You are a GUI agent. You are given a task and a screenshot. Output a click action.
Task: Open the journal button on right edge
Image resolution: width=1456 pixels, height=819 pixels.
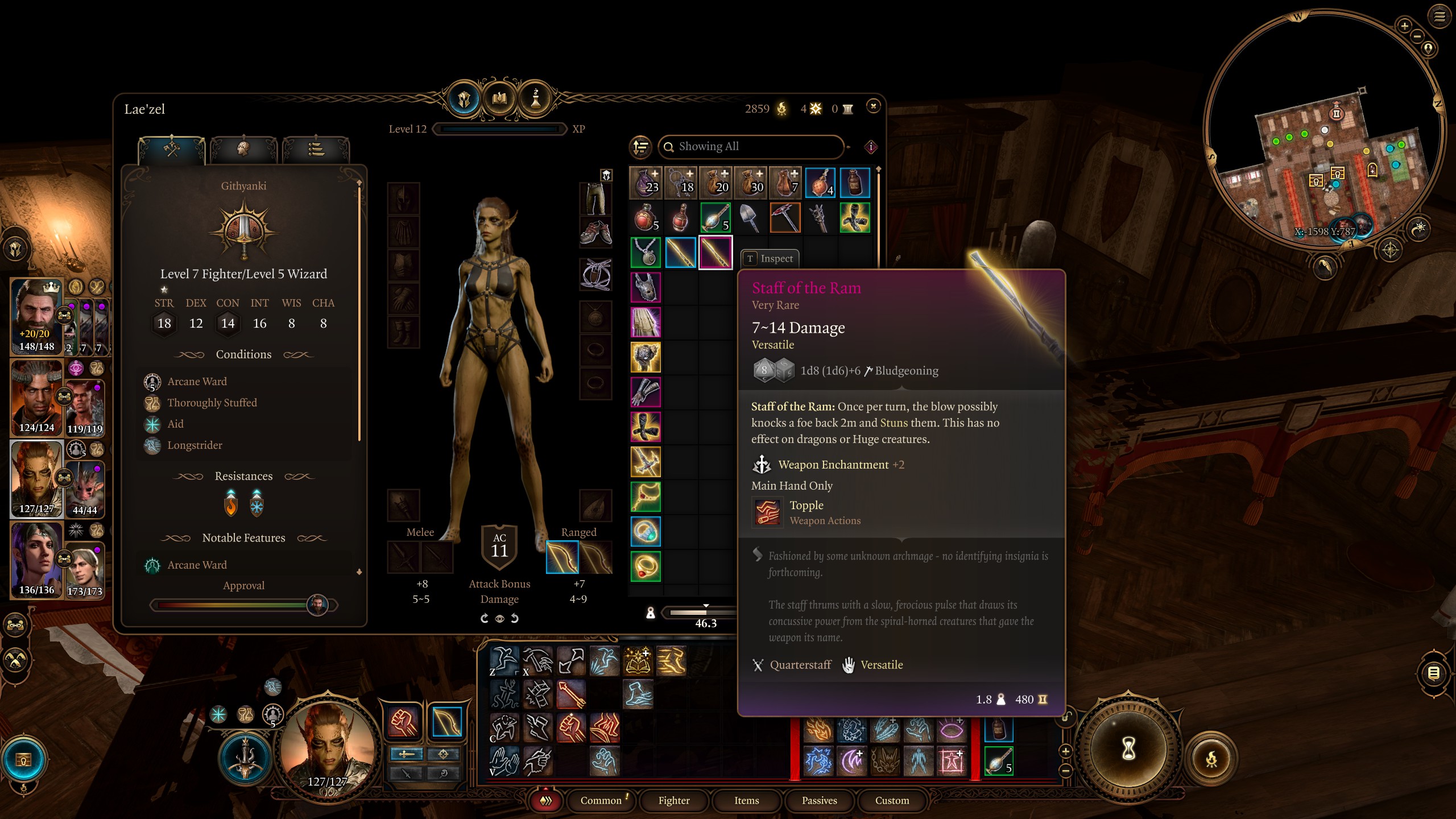coord(1434,673)
